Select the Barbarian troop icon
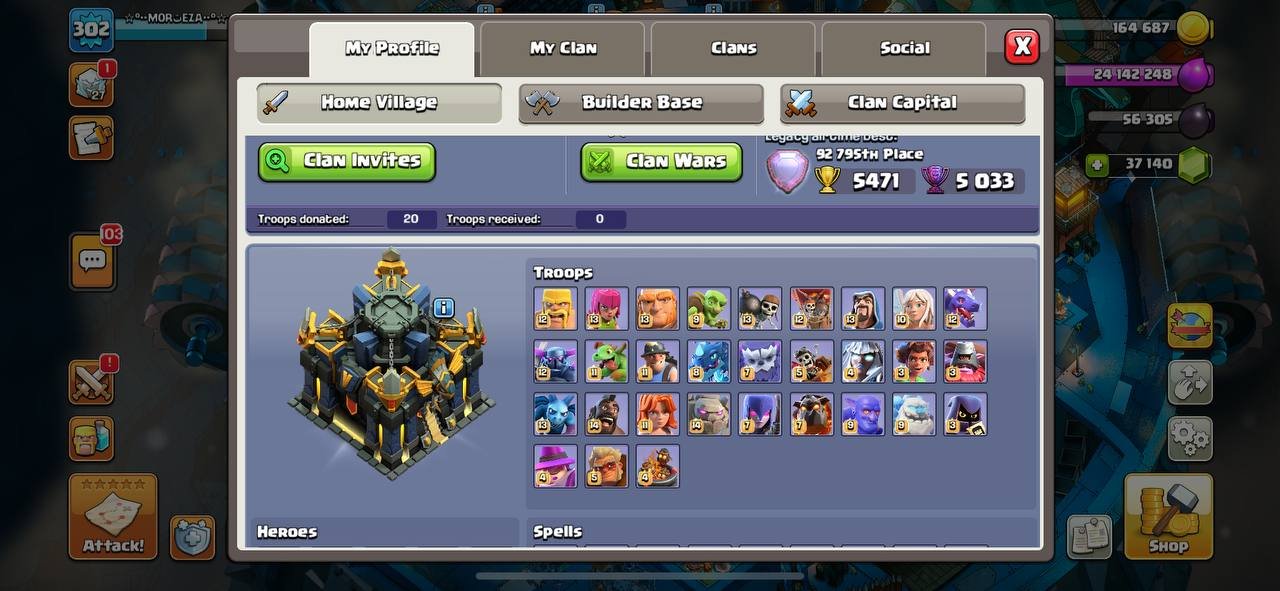The width and height of the screenshot is (1280, 591). coord(555,309)
